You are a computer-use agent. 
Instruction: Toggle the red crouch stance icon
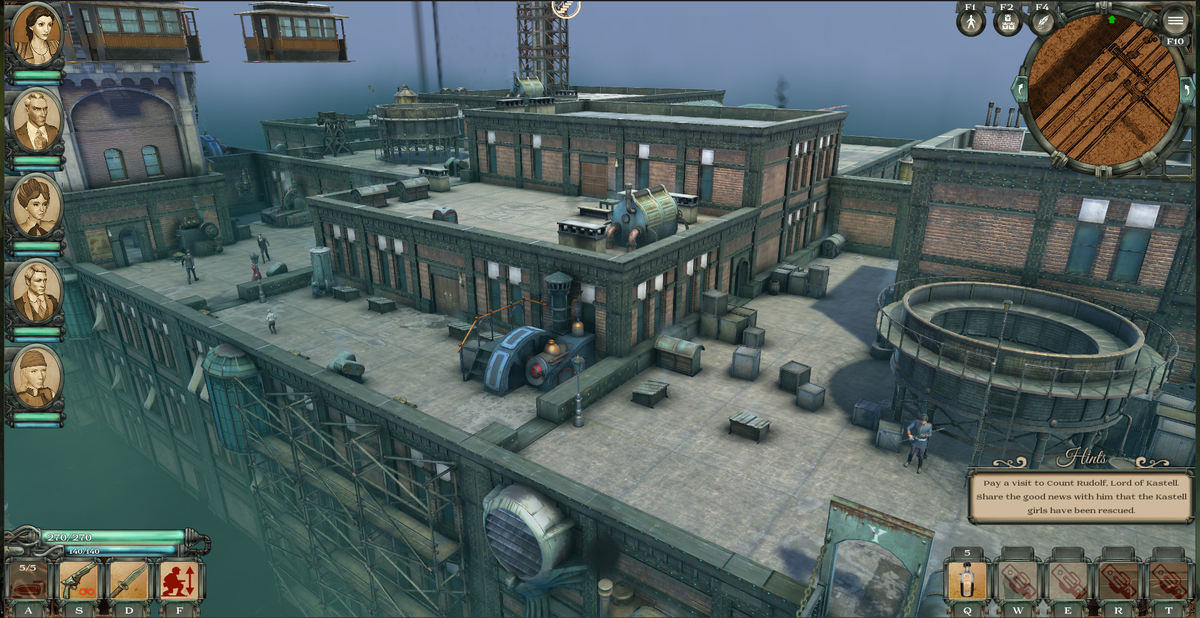(180, 580)
